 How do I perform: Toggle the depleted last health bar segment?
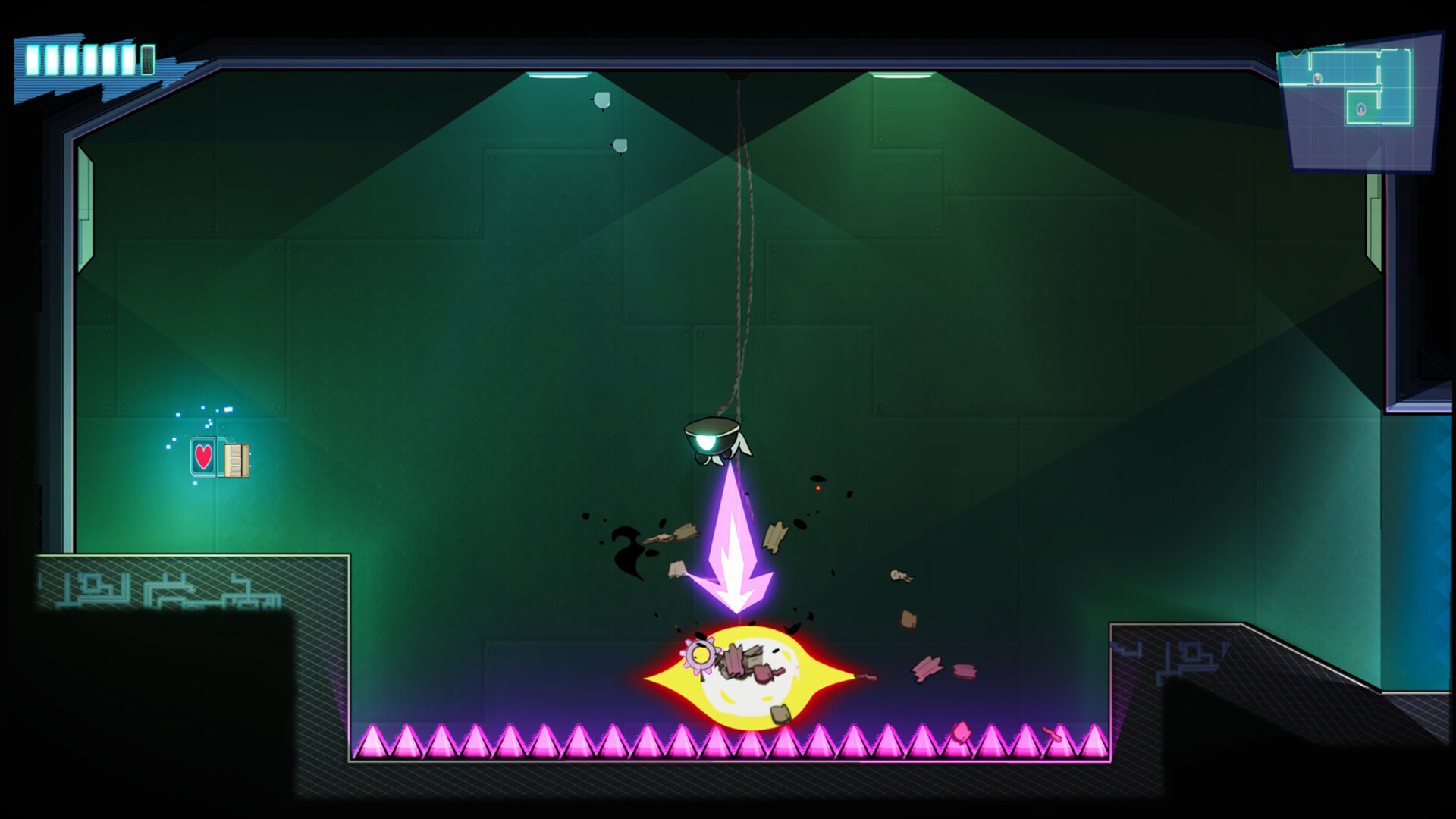click(x=149, y=60)
